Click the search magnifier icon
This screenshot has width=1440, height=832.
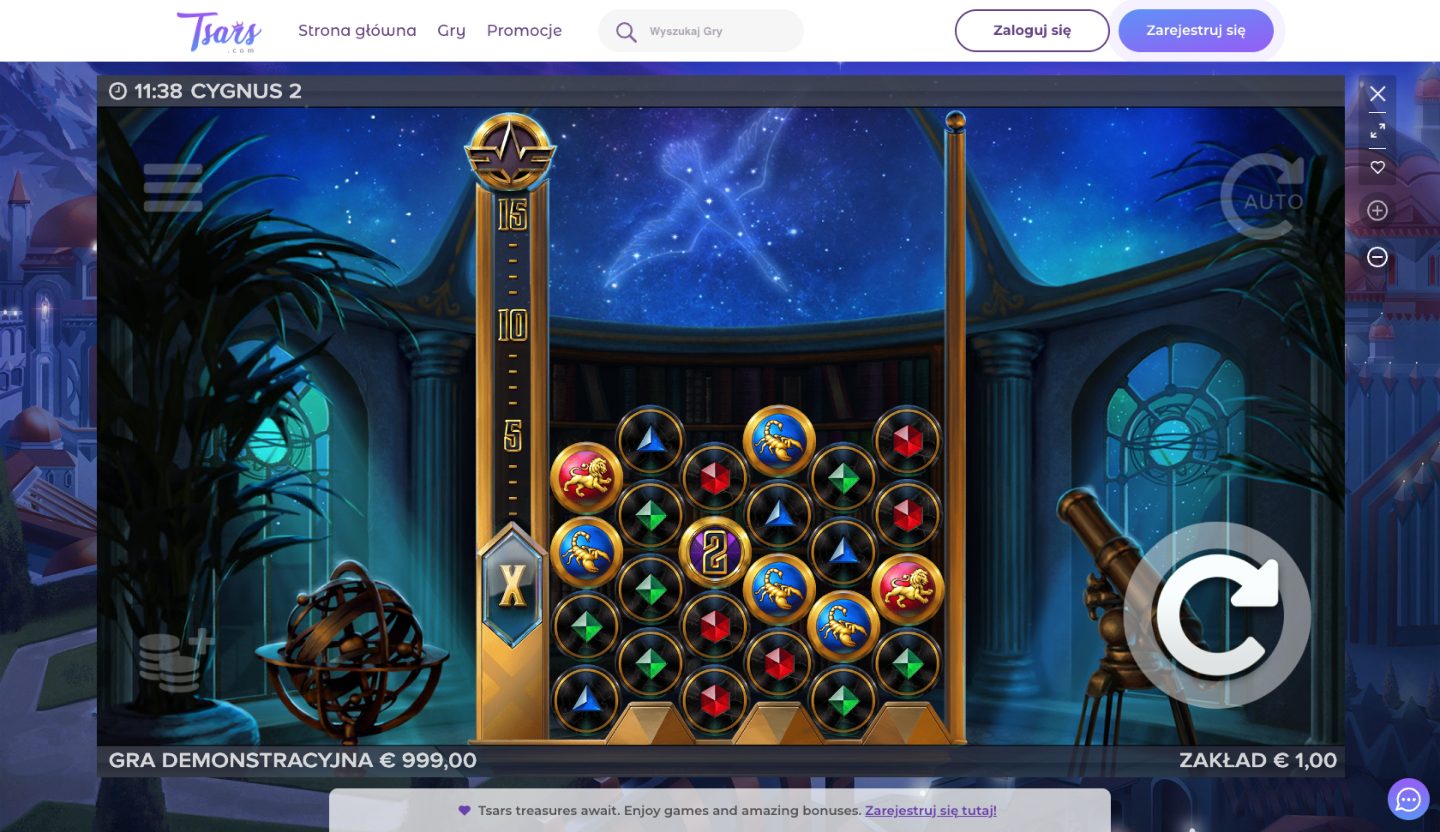point(625,30)
